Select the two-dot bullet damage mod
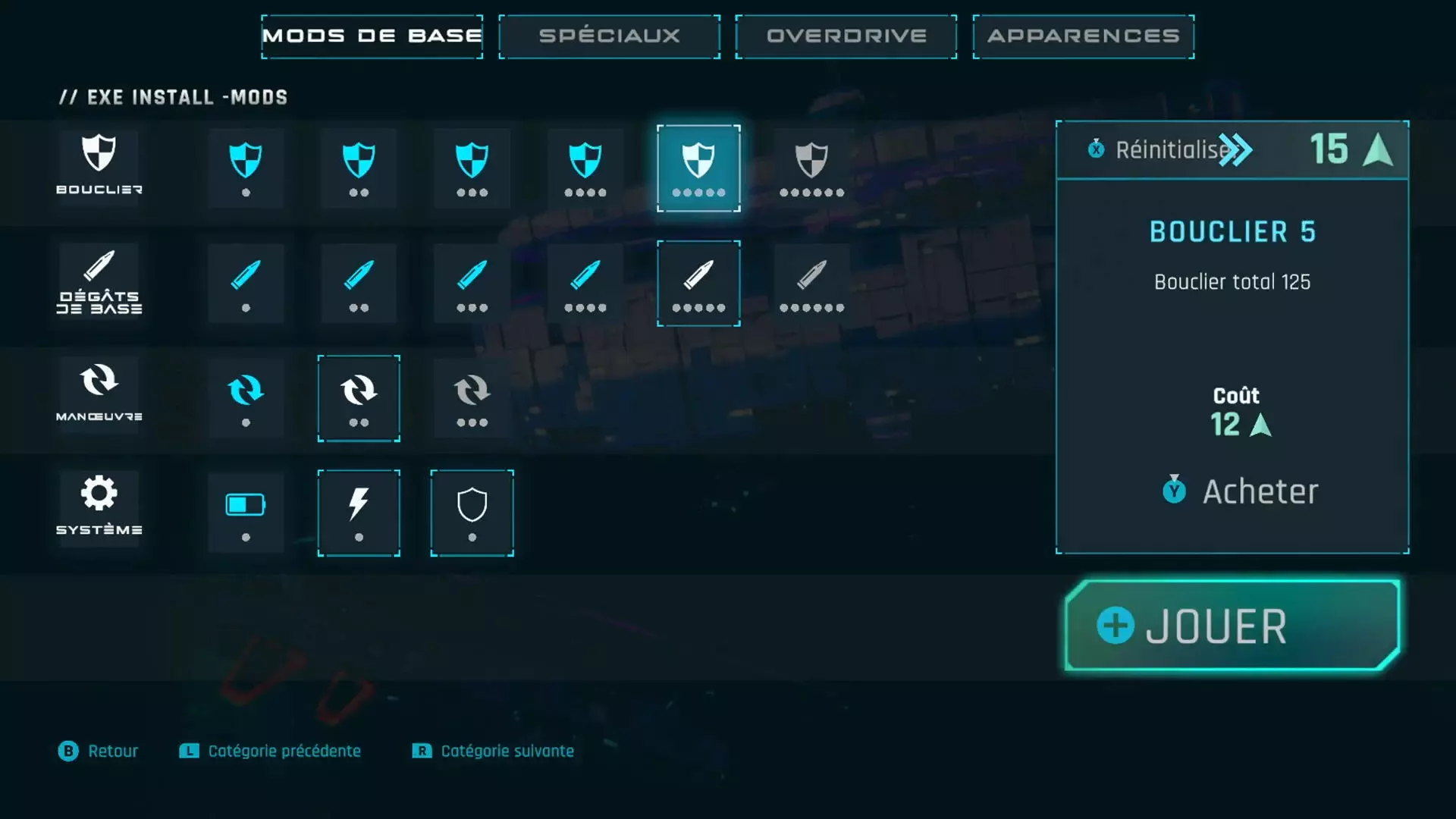Viewport: 1456px width, 819px height. point(359,284)
